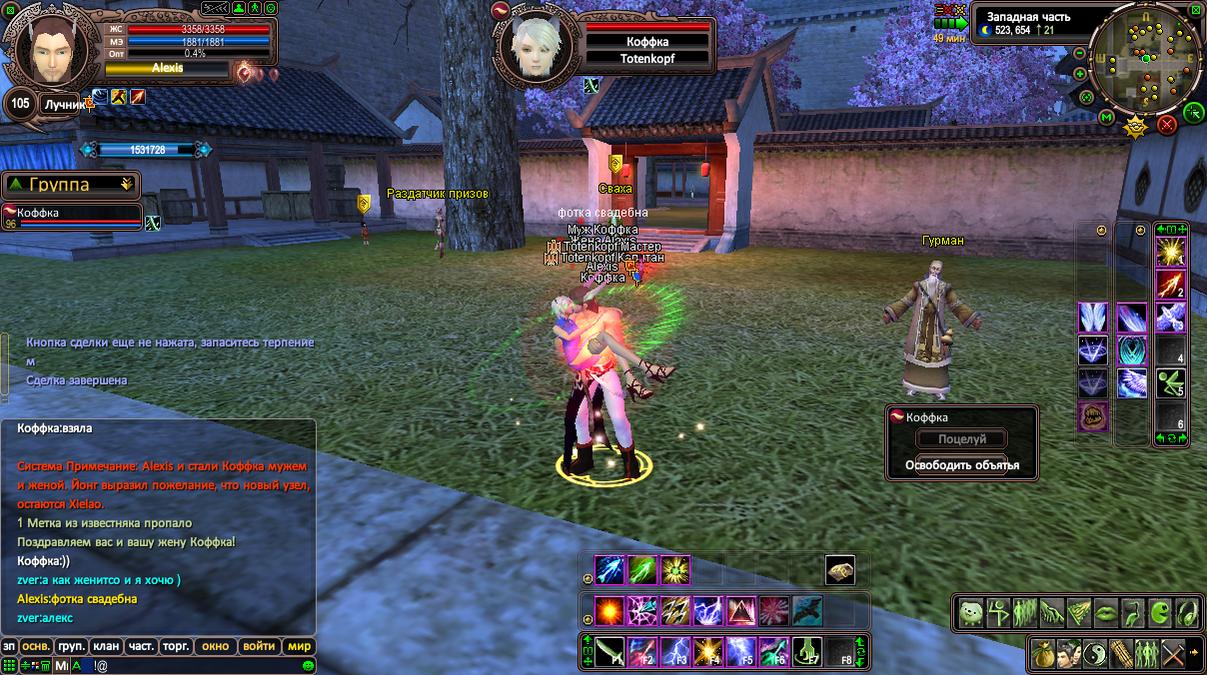The width and height of the screenshot is (1207, 675).
Task: Choose Освободить объятья to release the embrace
Action: tap(962, 465)
